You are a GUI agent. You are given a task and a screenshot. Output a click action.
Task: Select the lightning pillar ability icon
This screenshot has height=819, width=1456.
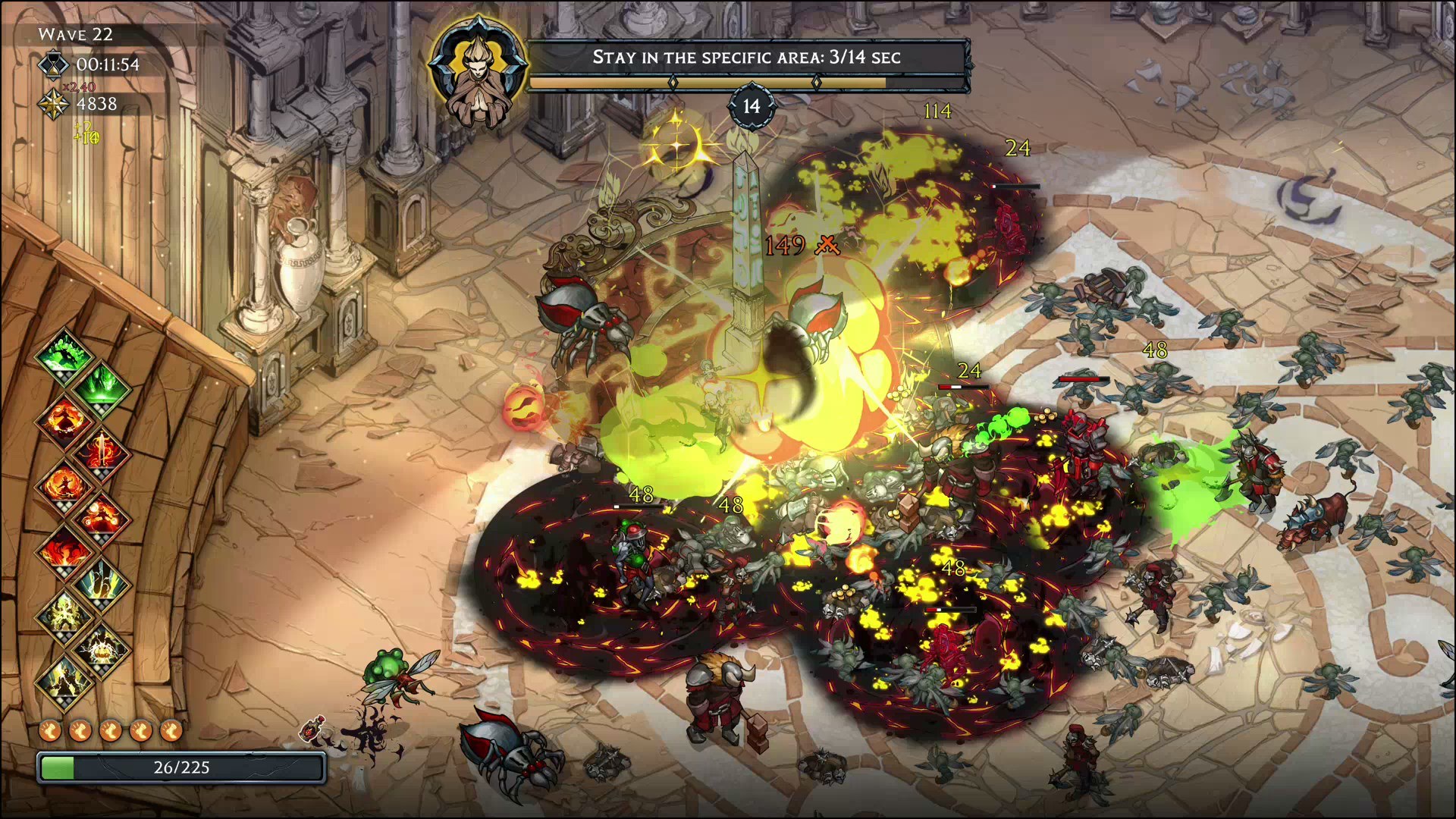click(102, 582)
